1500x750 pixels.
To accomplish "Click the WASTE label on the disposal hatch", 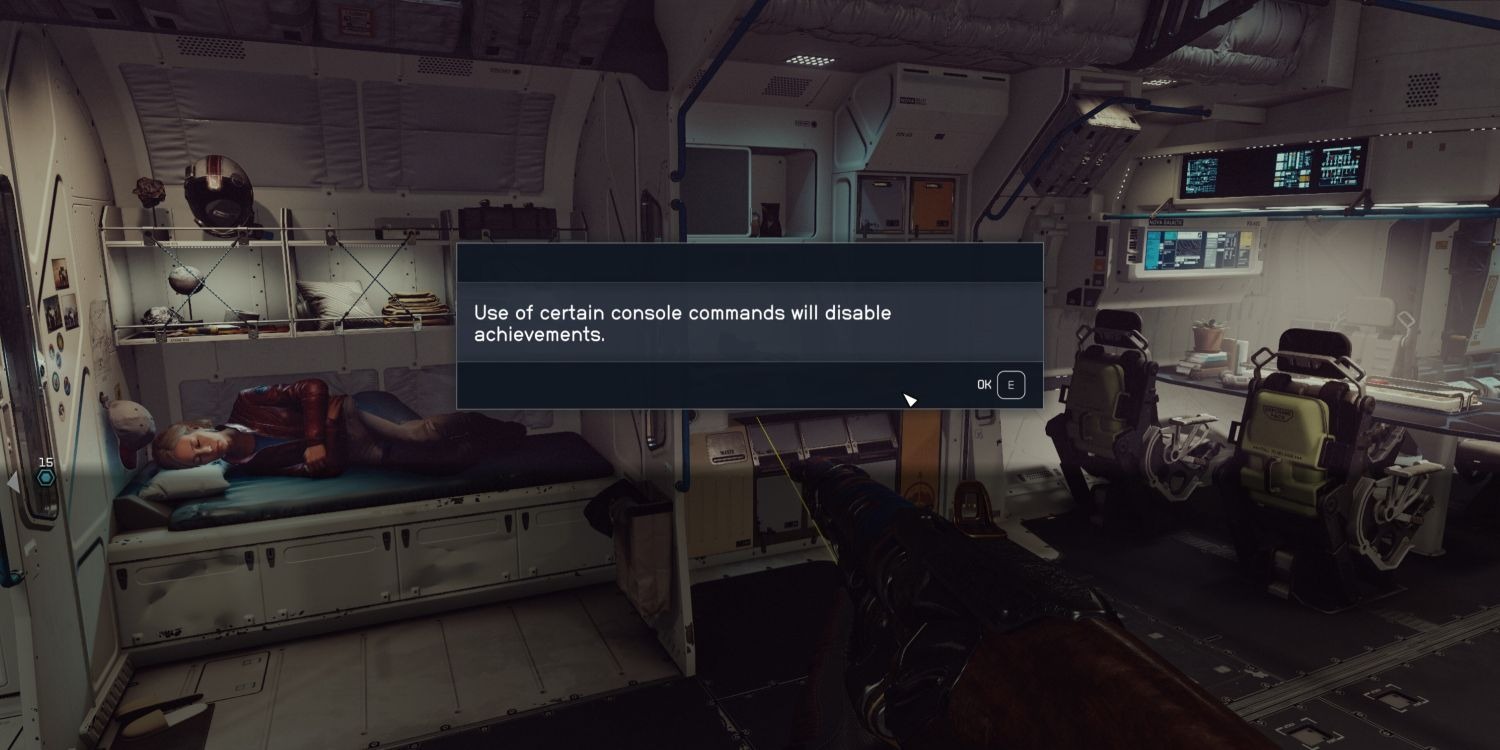I will tap(727, 452).
